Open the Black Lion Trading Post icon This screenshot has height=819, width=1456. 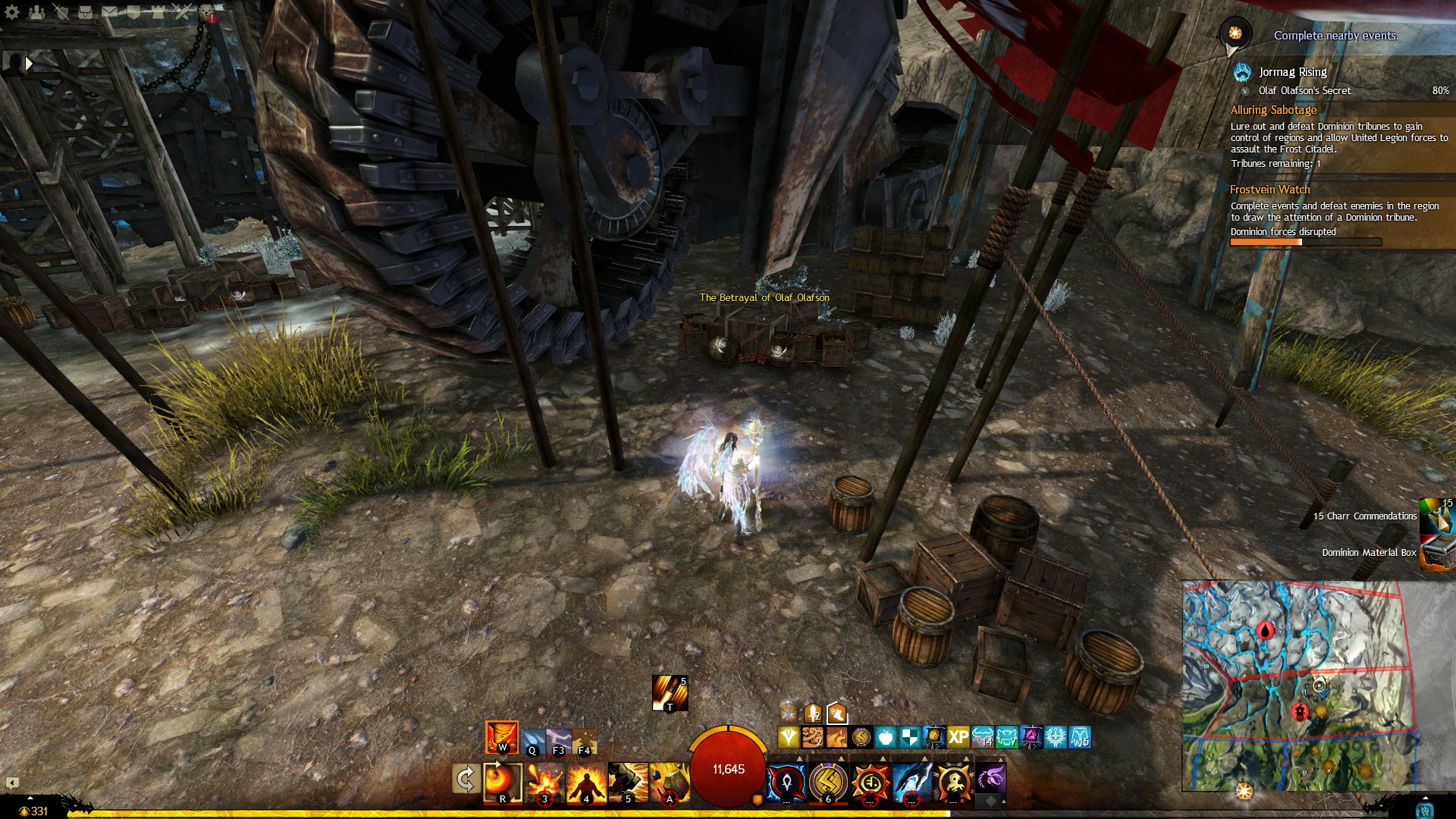coord(206,12)
